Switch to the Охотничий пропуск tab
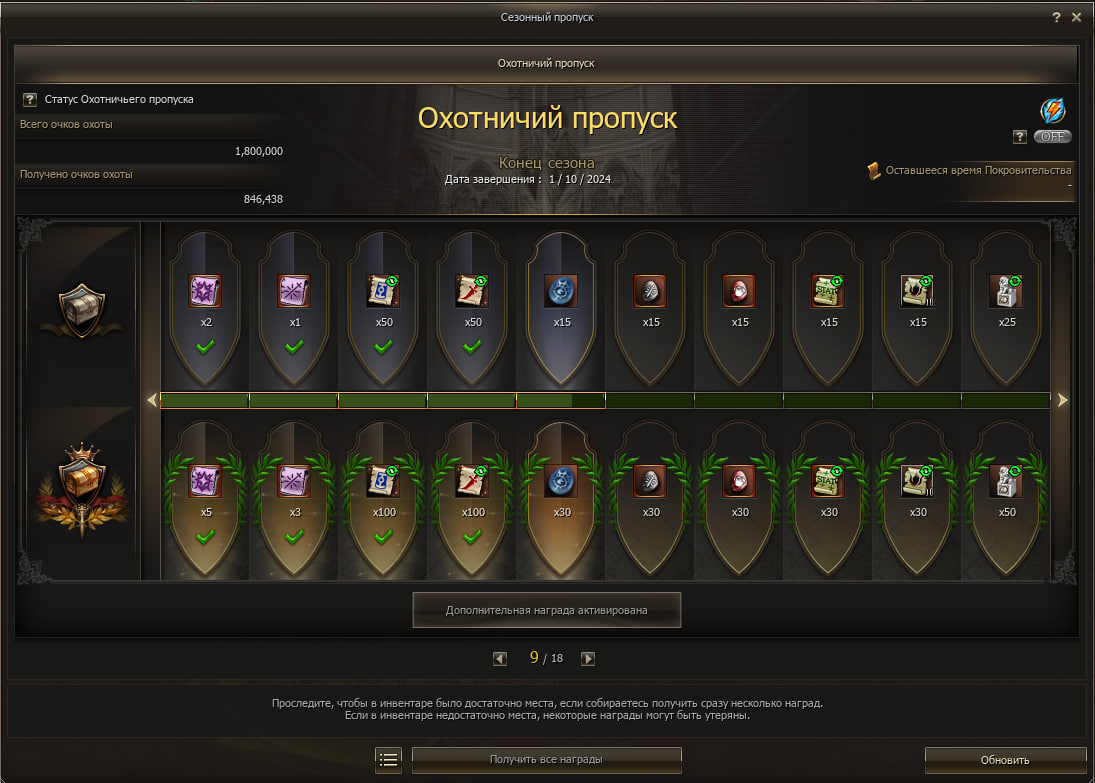This screenshot has height=783, width=1095. pyautogui.click(x=546, y=63)
